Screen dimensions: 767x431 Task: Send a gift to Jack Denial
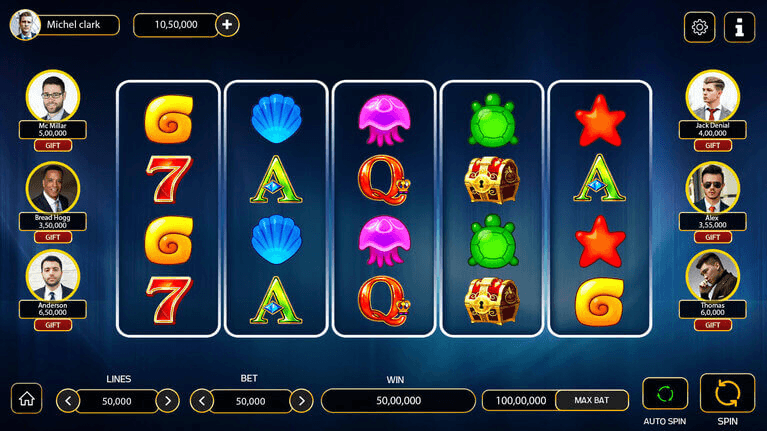pyautogui.click(x=712, y=145)
